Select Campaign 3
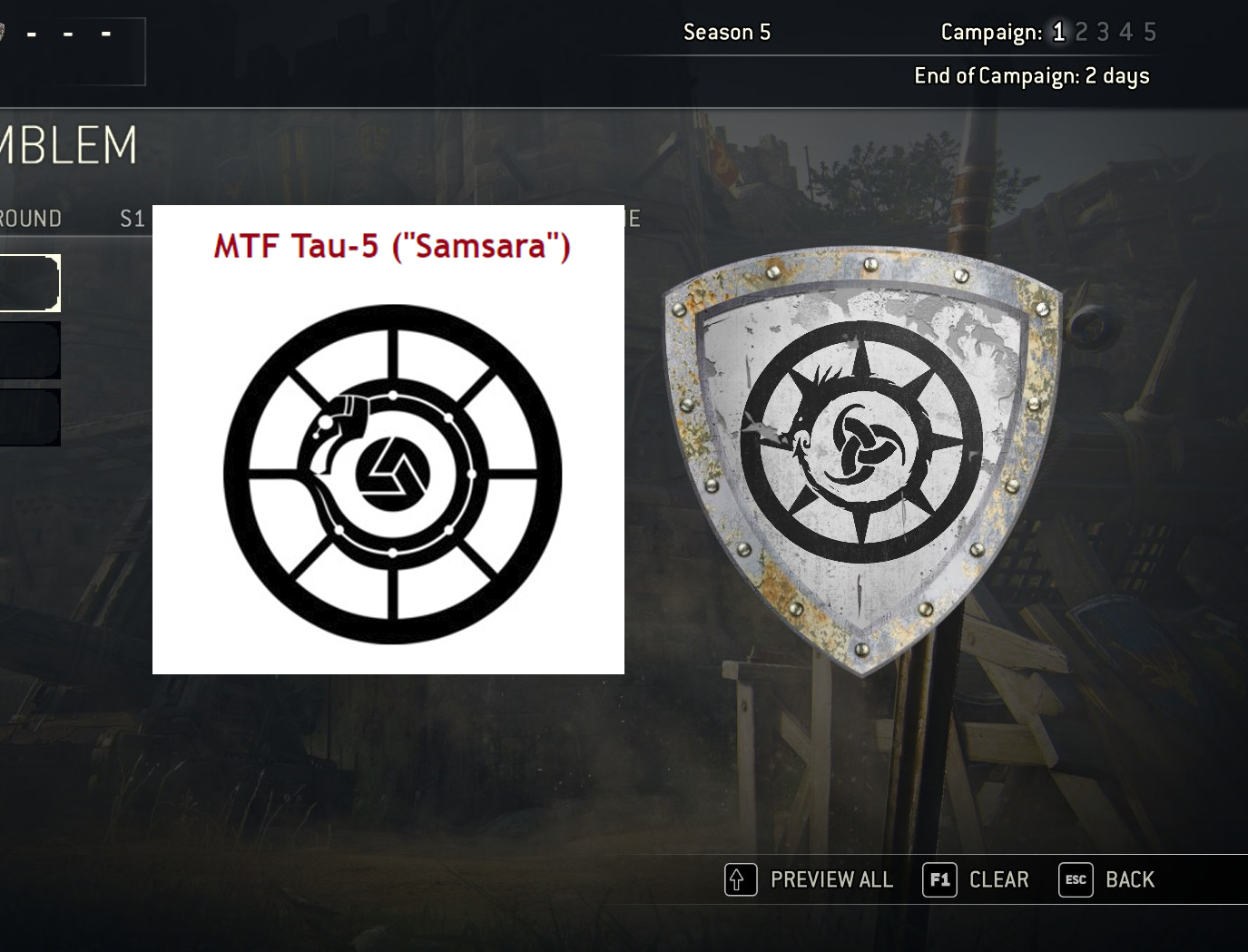The image size is (1248, 952). (x=1104, y=32)
